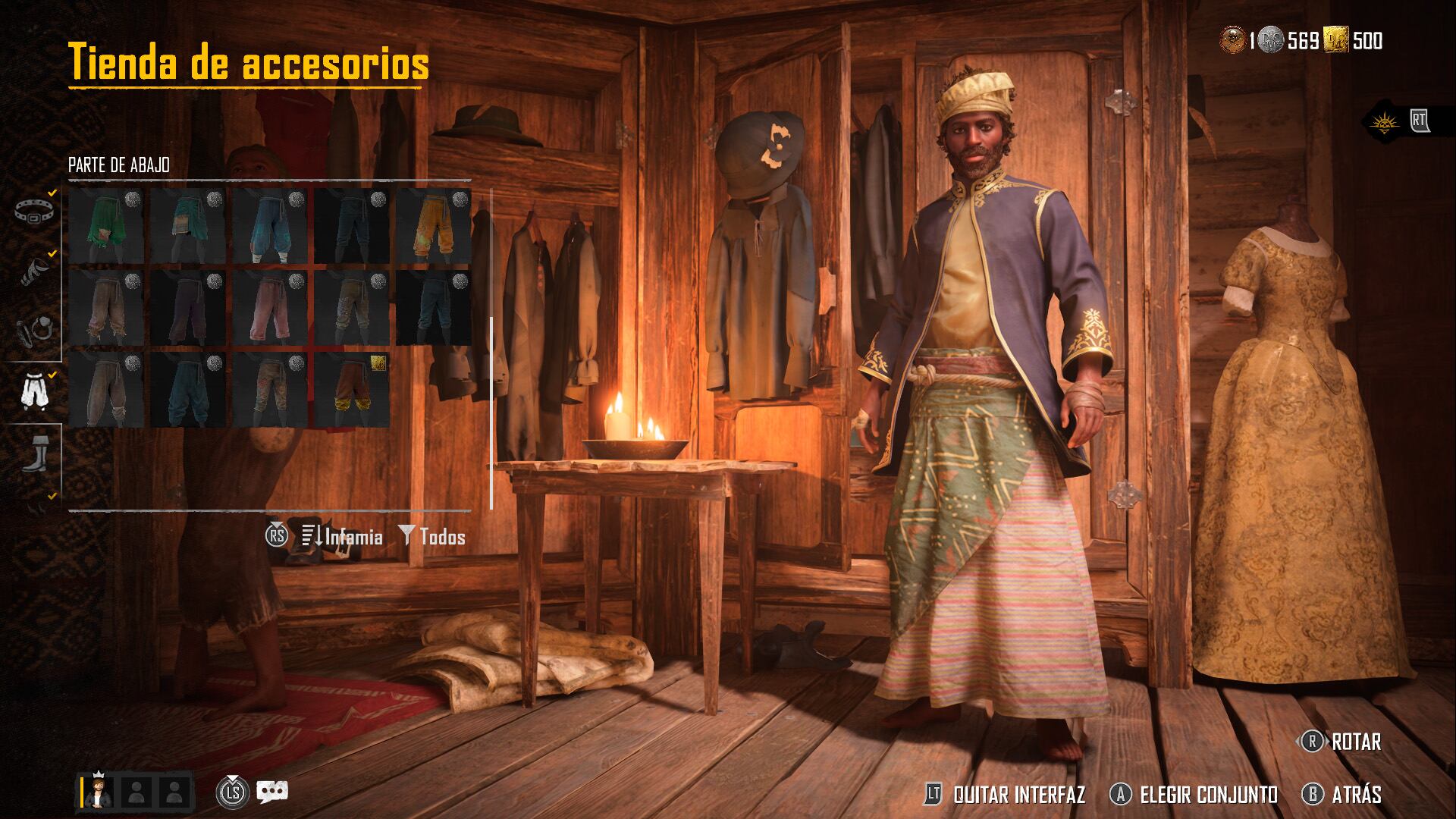The width and height of the screenshot is (1456, 819).
Task: Choose the pink knee-length breeches
Action: click(x=270, y=308)
